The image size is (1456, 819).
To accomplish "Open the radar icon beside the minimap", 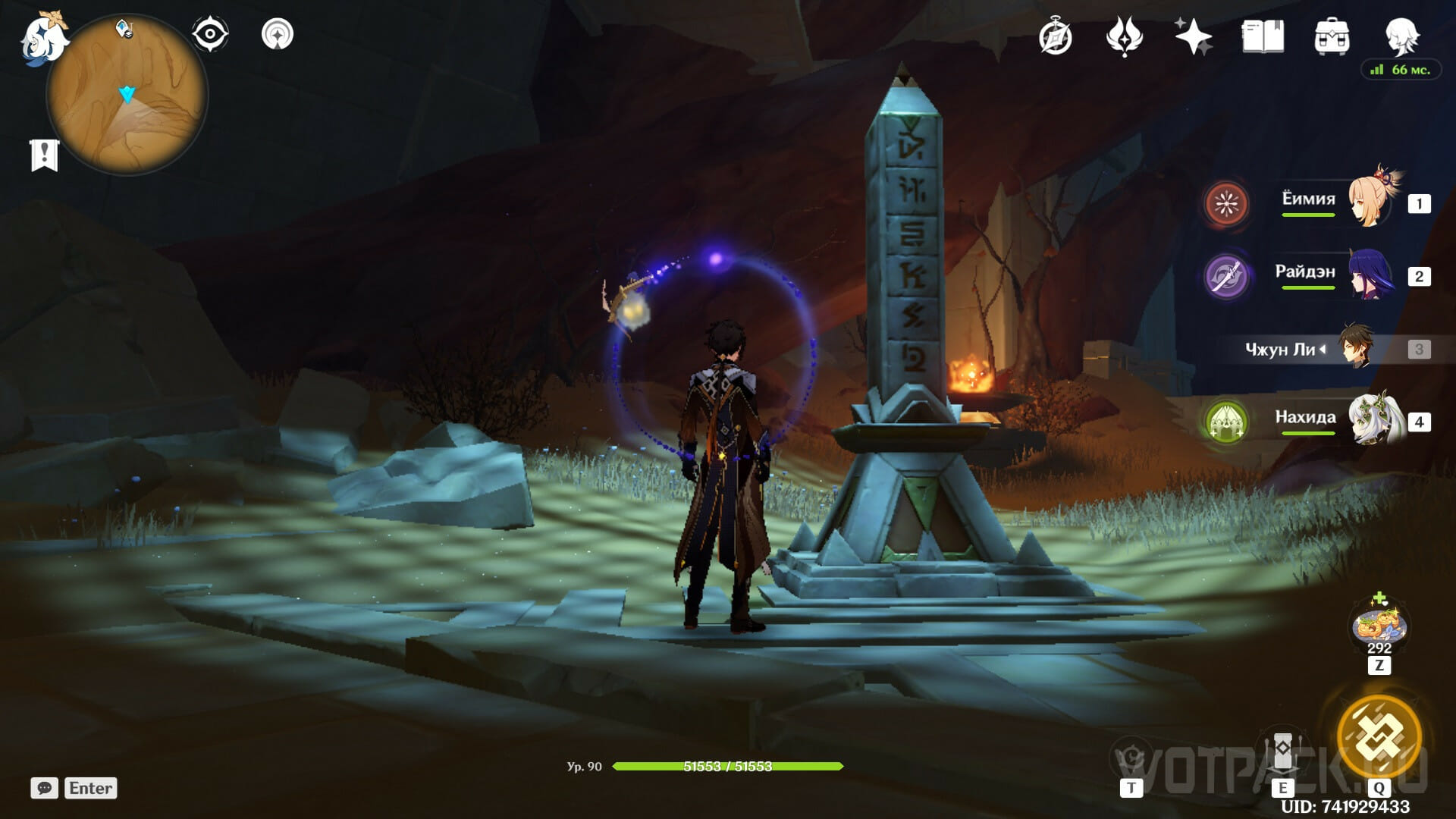I will pos(278,35).
